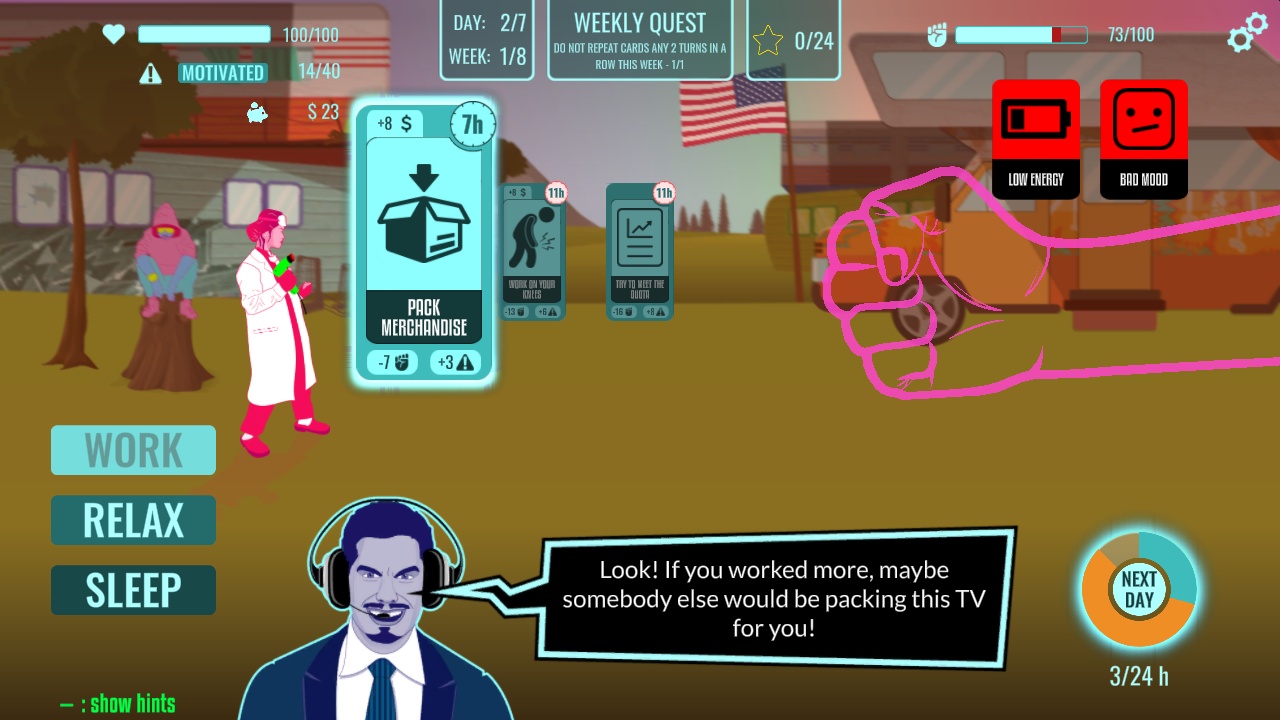Click the 3/24 hours time wheel
The height and width of the screenshot is (720, 1280).
coord(1139,590)
